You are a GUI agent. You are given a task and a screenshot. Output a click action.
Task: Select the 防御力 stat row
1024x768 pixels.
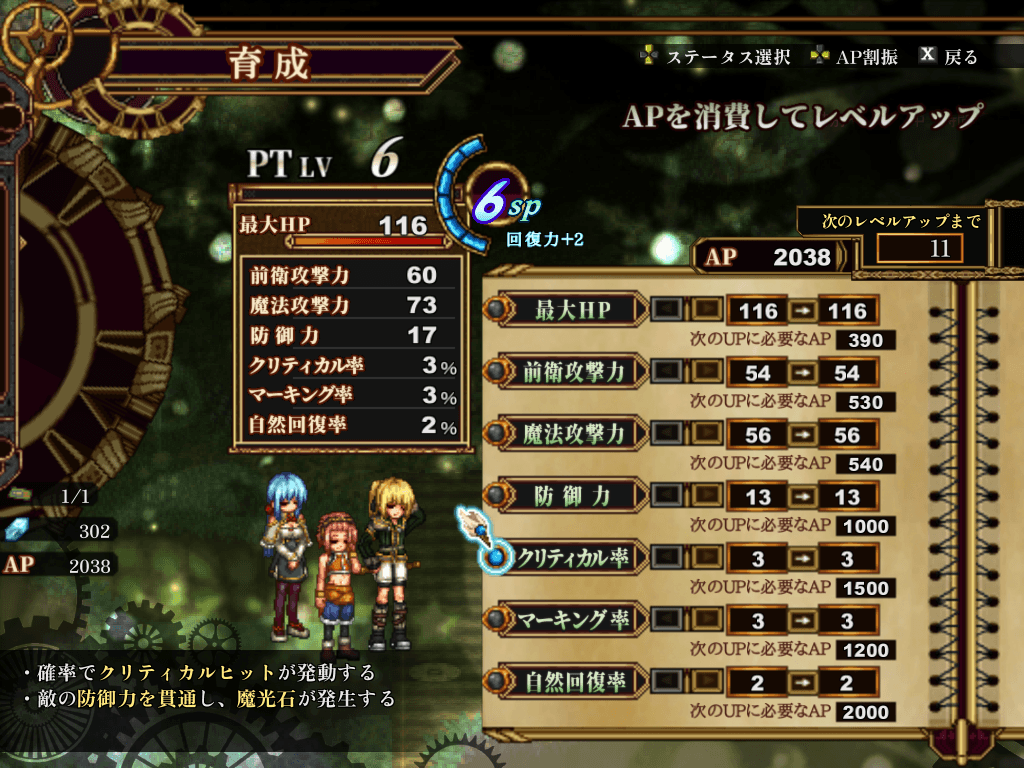click(572, 496)
